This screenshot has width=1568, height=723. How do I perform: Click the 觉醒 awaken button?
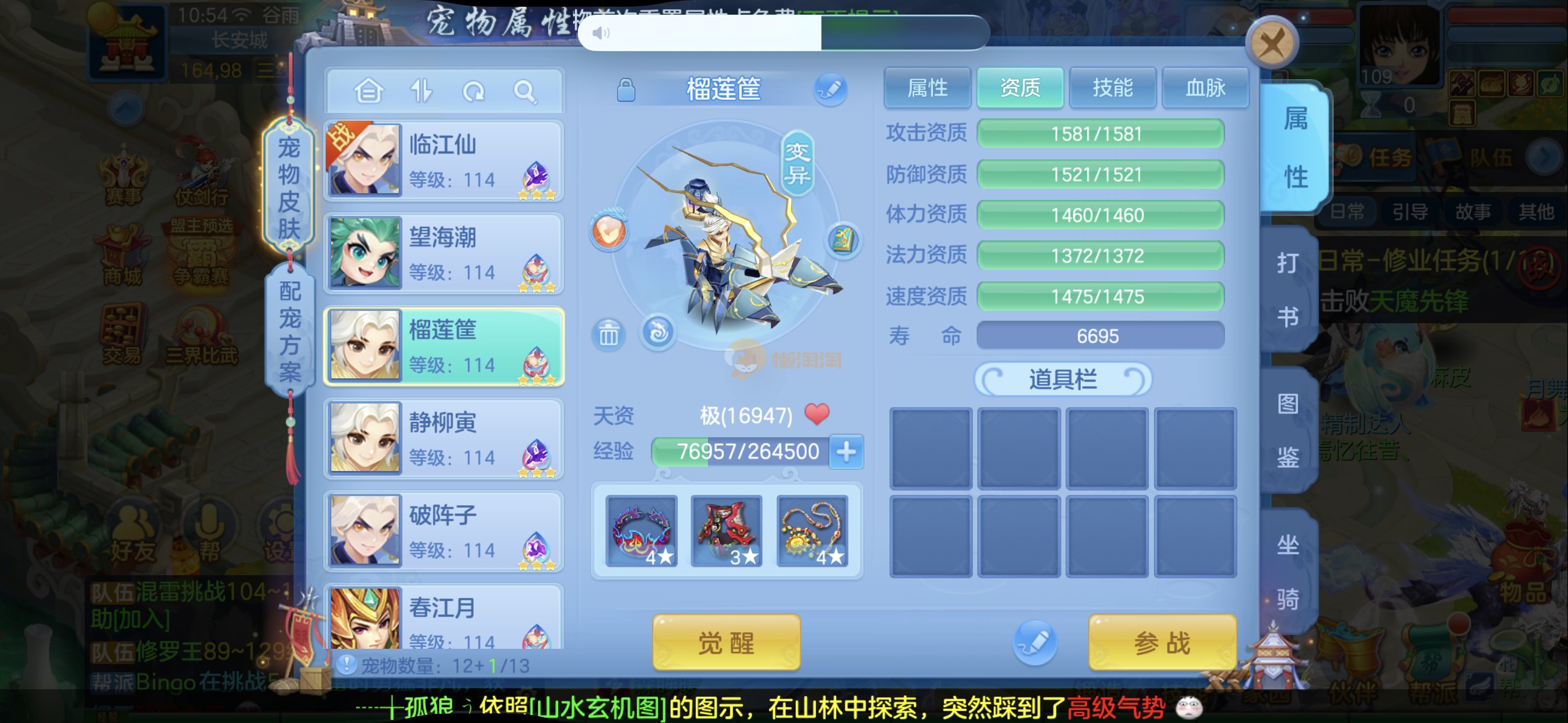726,643
